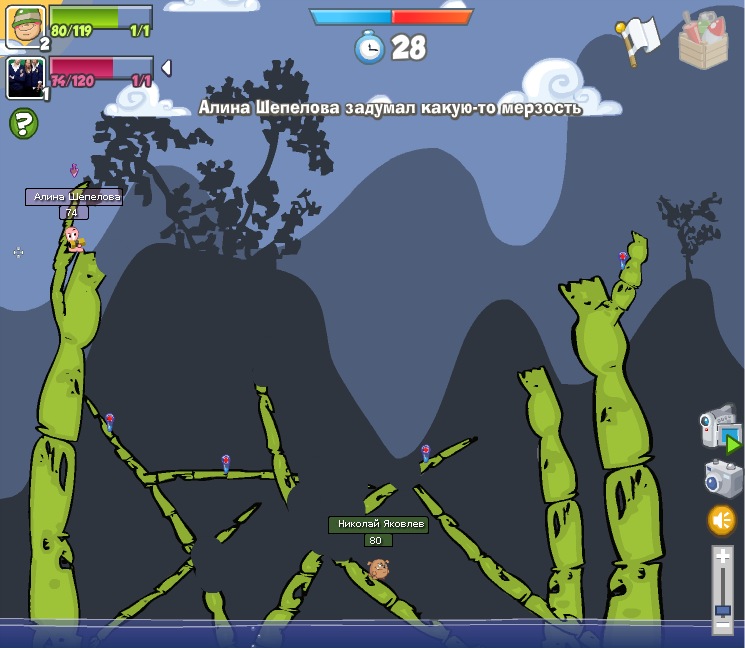
Task: Toggle sound with the orange speaker button
Action: point(721,520)
